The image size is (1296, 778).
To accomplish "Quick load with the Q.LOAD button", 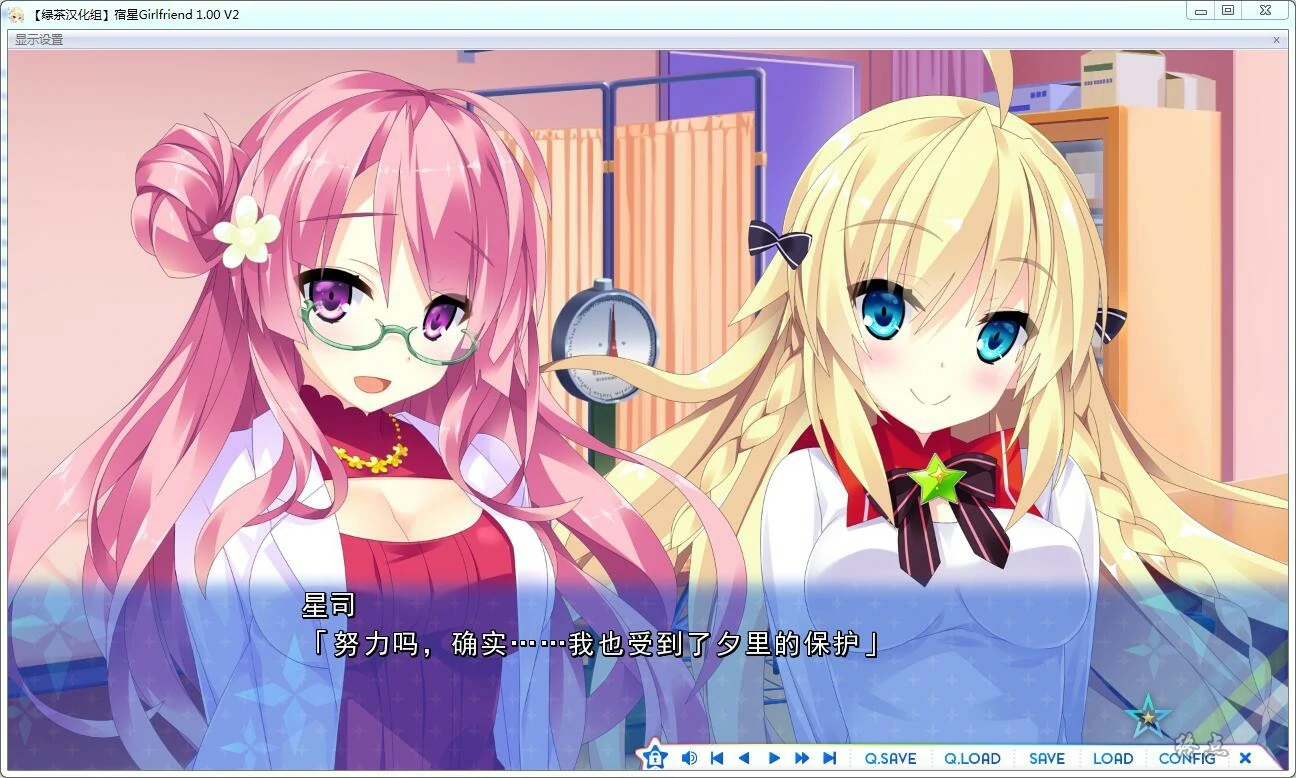I will pyautogui.click(x=971, y=757).
